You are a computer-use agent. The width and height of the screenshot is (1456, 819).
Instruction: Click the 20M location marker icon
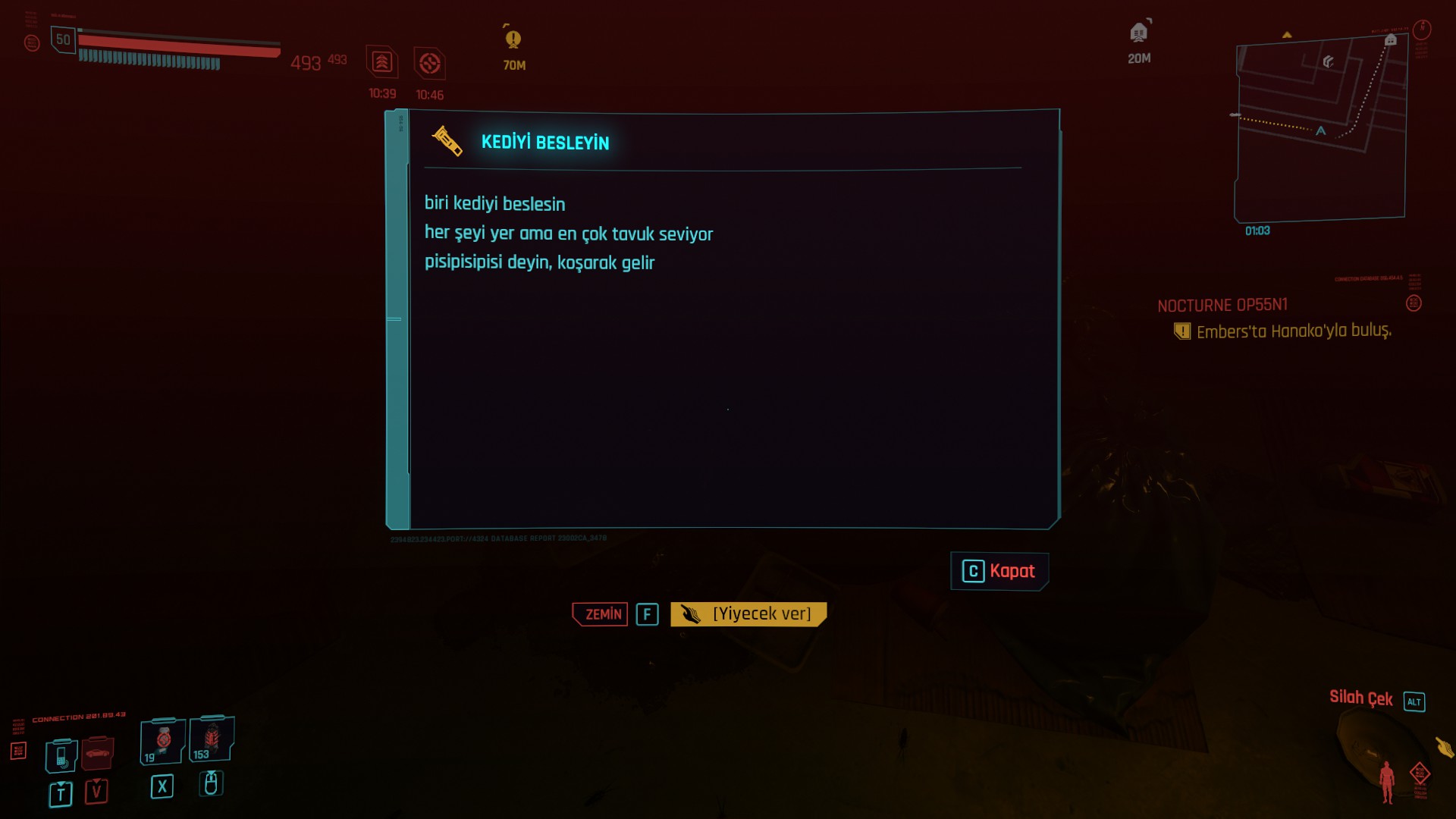pos(1138,33)
